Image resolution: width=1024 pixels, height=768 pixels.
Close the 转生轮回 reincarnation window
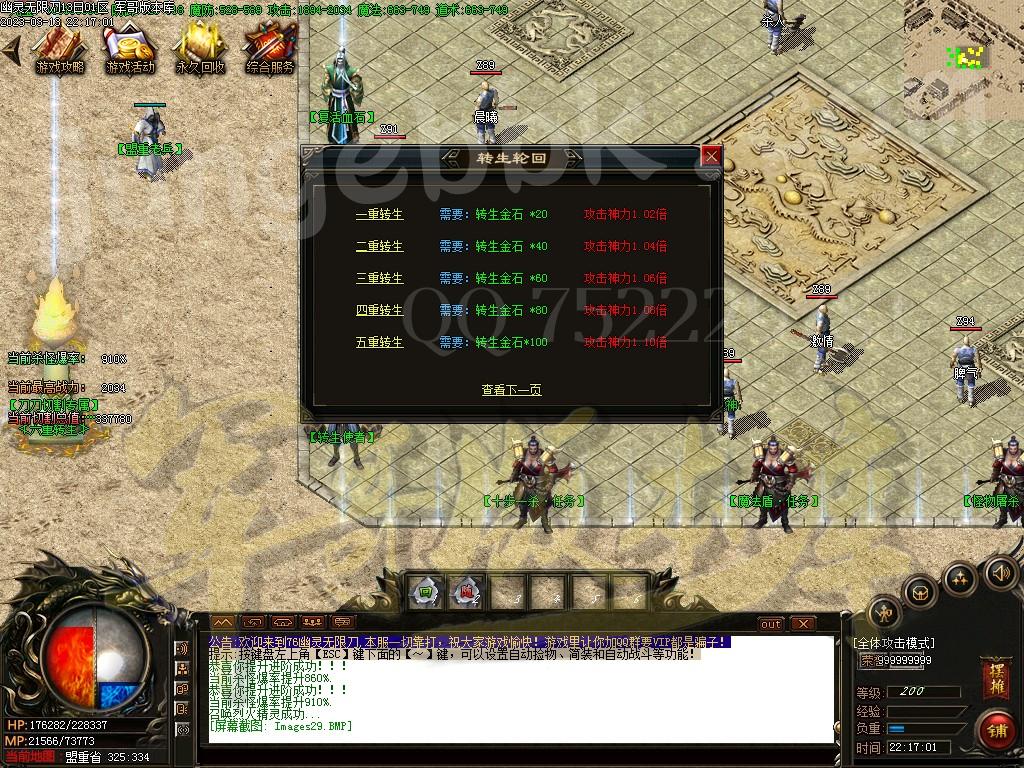[711, 156]
